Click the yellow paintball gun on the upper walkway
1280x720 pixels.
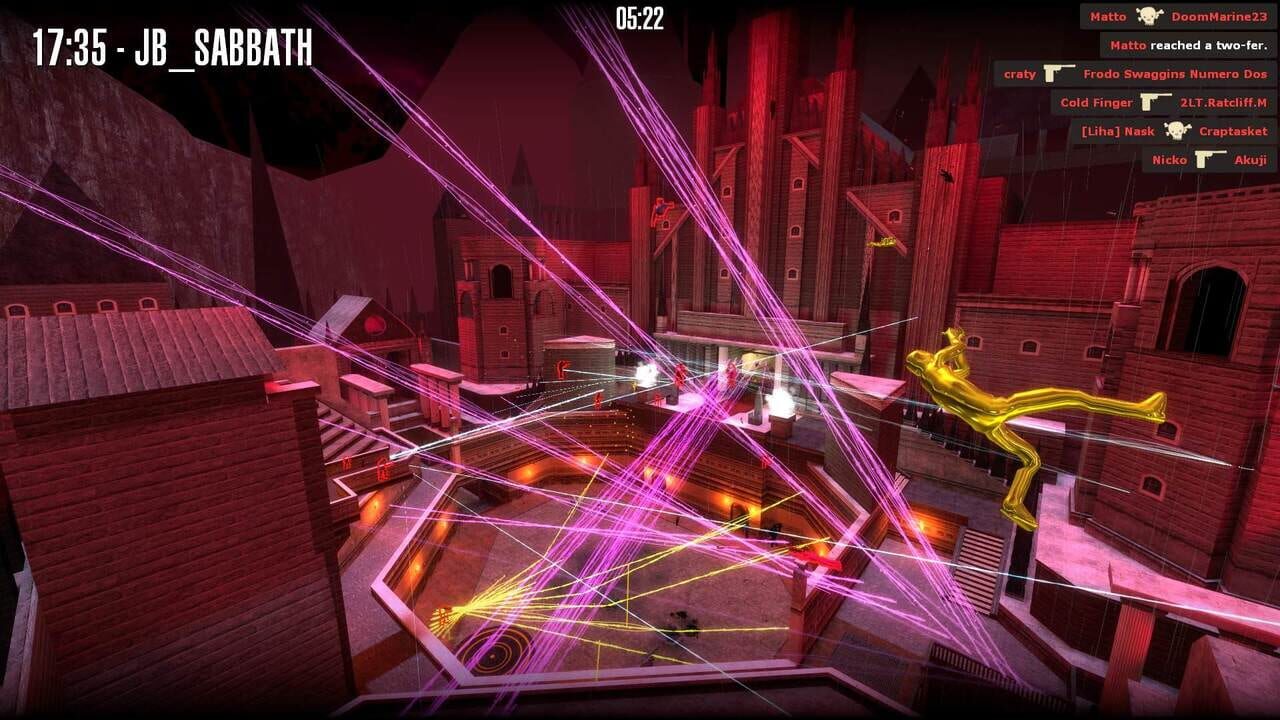tap(881, 244)
